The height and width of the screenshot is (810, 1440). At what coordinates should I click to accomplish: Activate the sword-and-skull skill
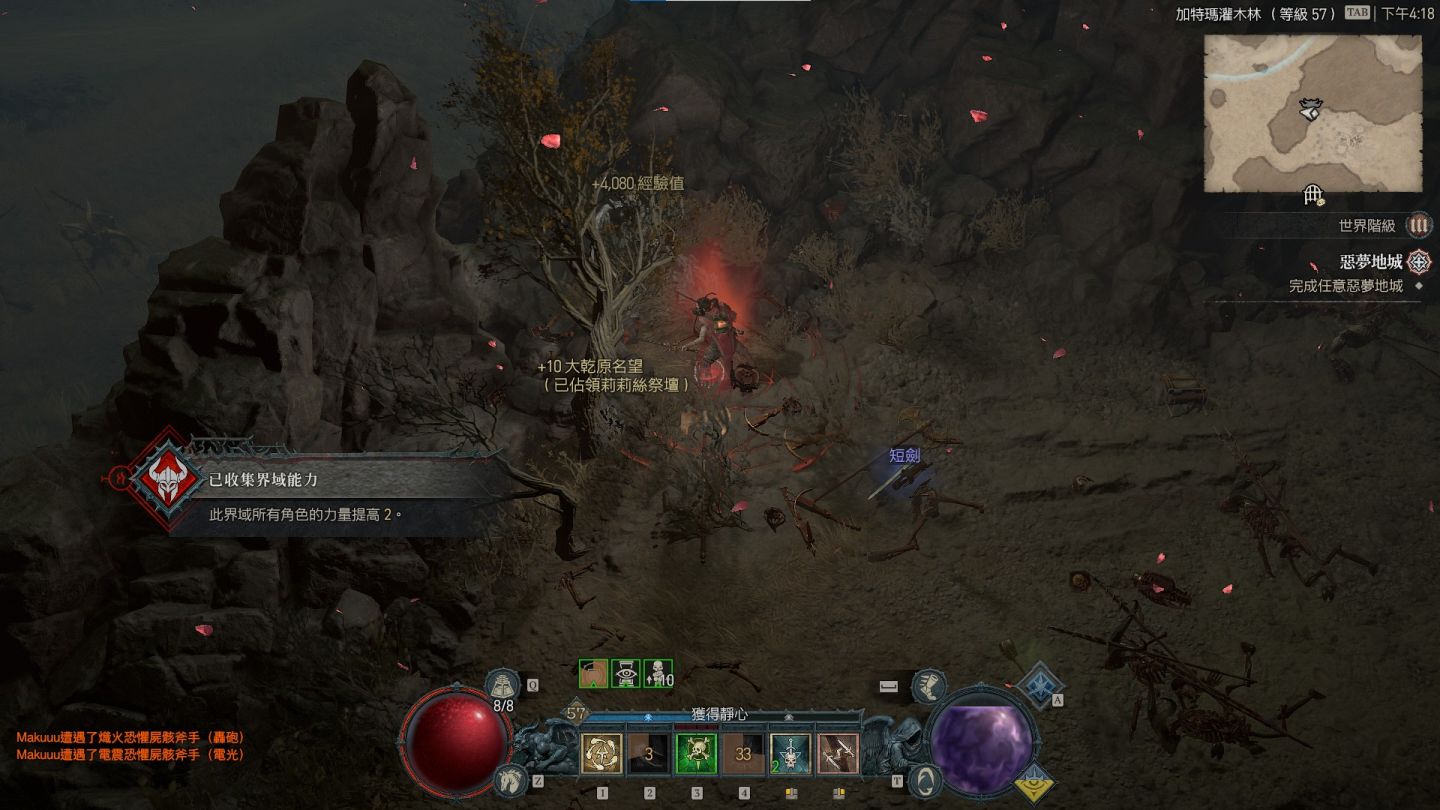coord(790,753)
